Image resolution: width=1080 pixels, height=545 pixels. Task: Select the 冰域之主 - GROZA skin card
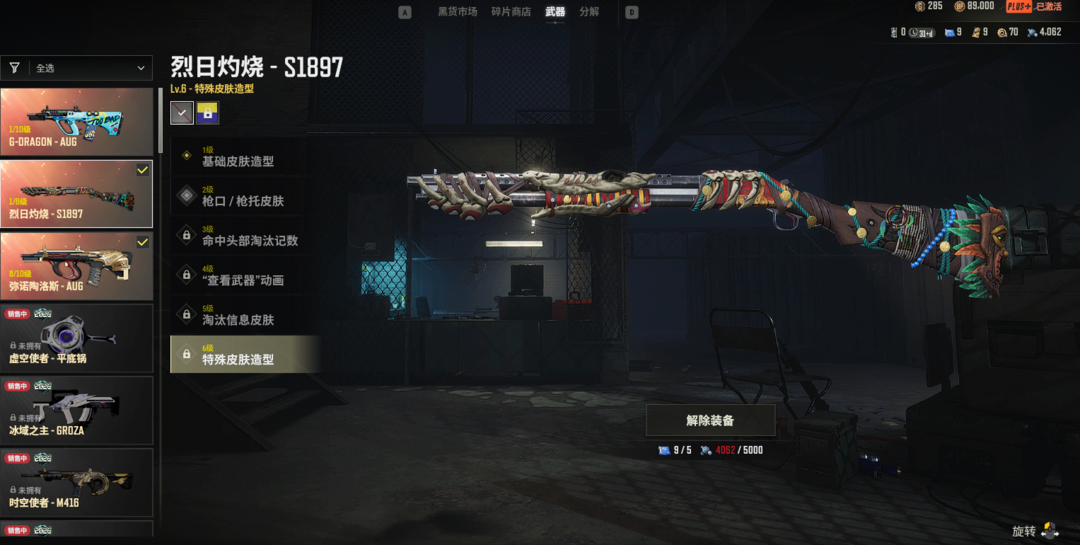point(77,410)
